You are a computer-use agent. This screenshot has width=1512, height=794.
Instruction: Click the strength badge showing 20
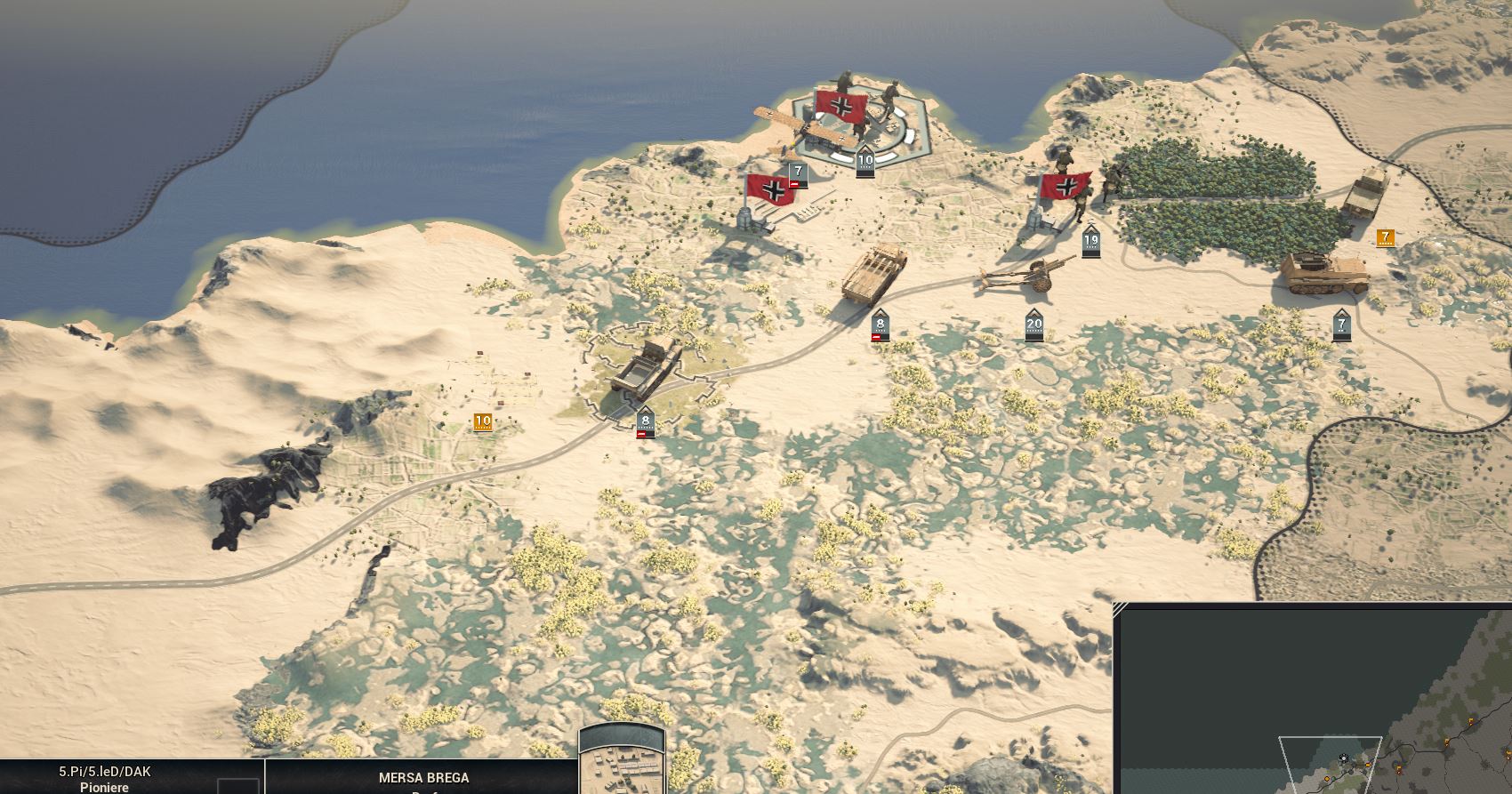(1033, 323)
